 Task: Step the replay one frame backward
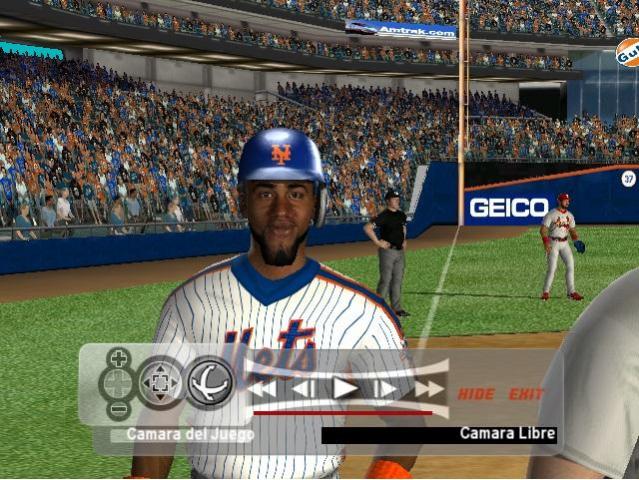coord(304,388)
